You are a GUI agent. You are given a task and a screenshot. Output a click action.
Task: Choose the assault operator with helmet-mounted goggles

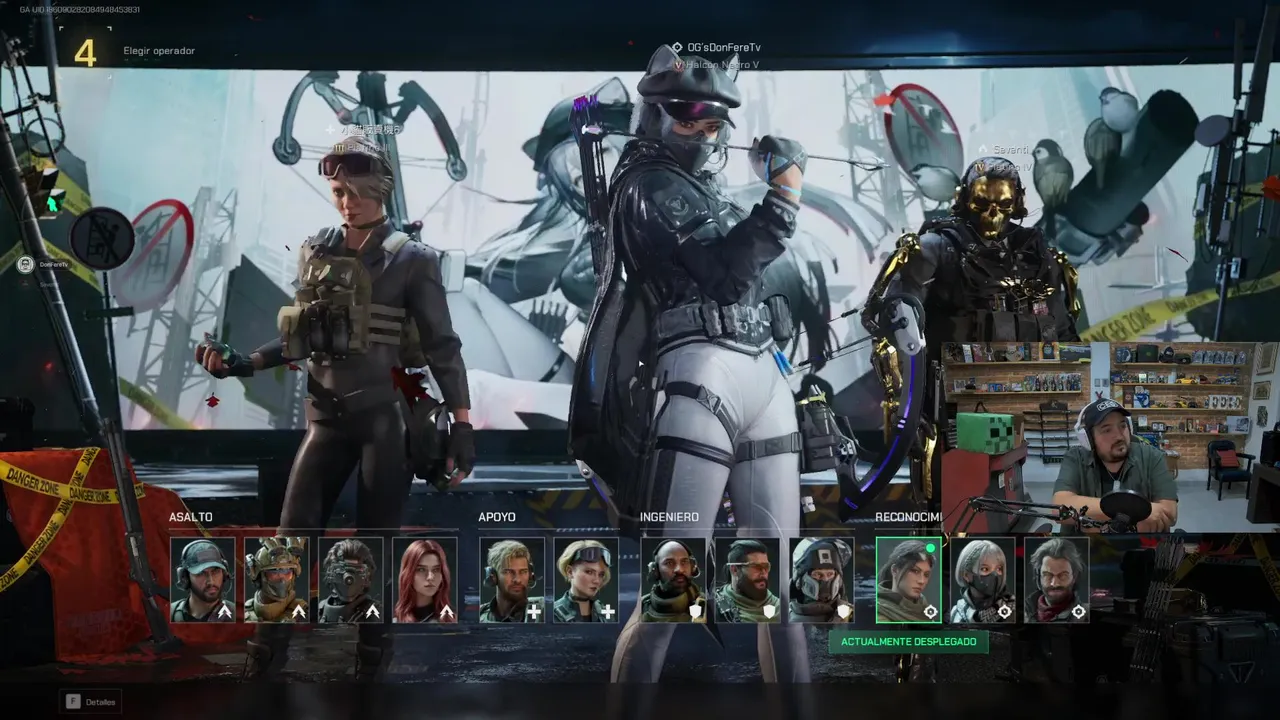(x=277, y=580)
